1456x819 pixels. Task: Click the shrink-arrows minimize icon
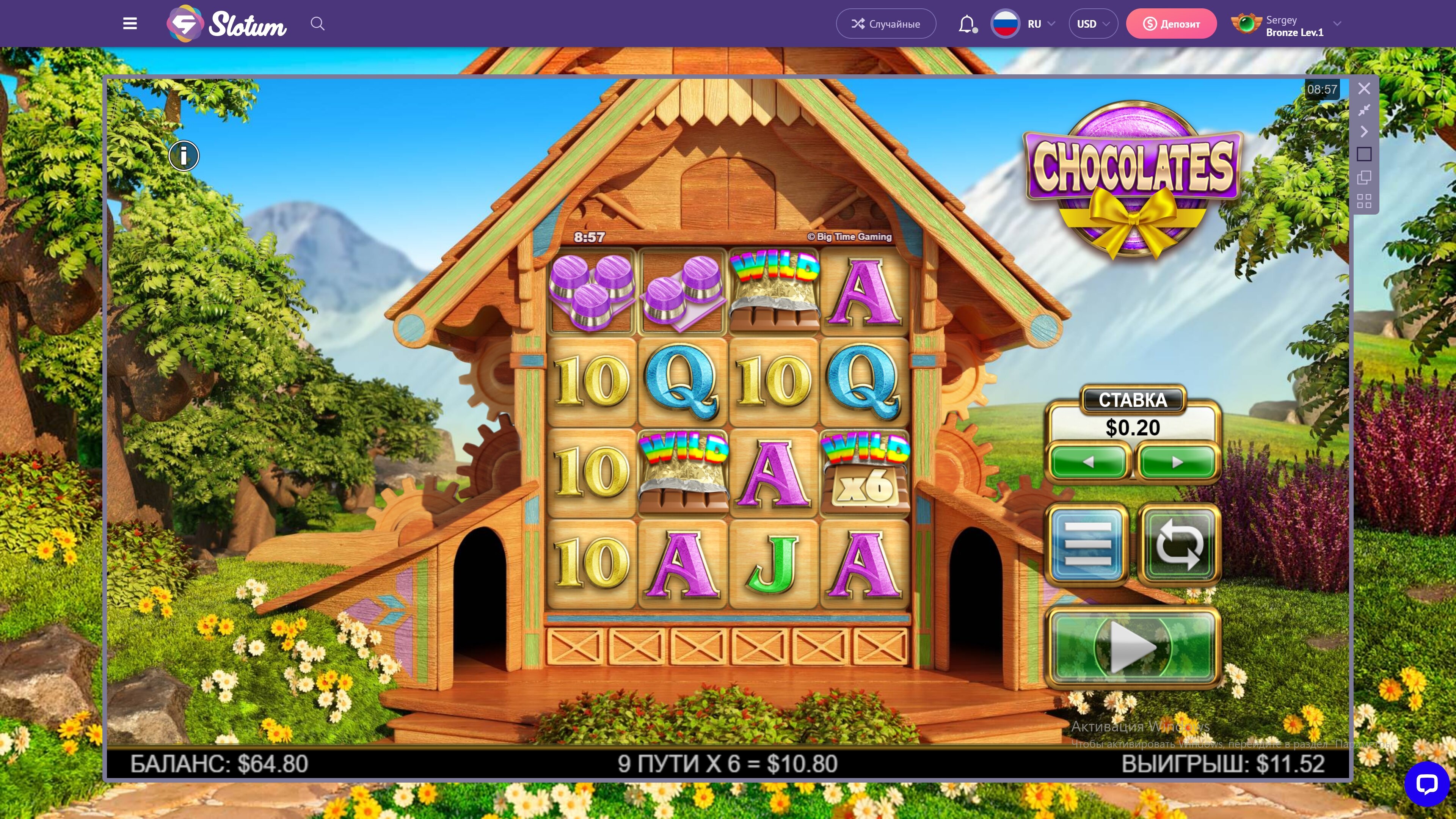point(1364,110)
